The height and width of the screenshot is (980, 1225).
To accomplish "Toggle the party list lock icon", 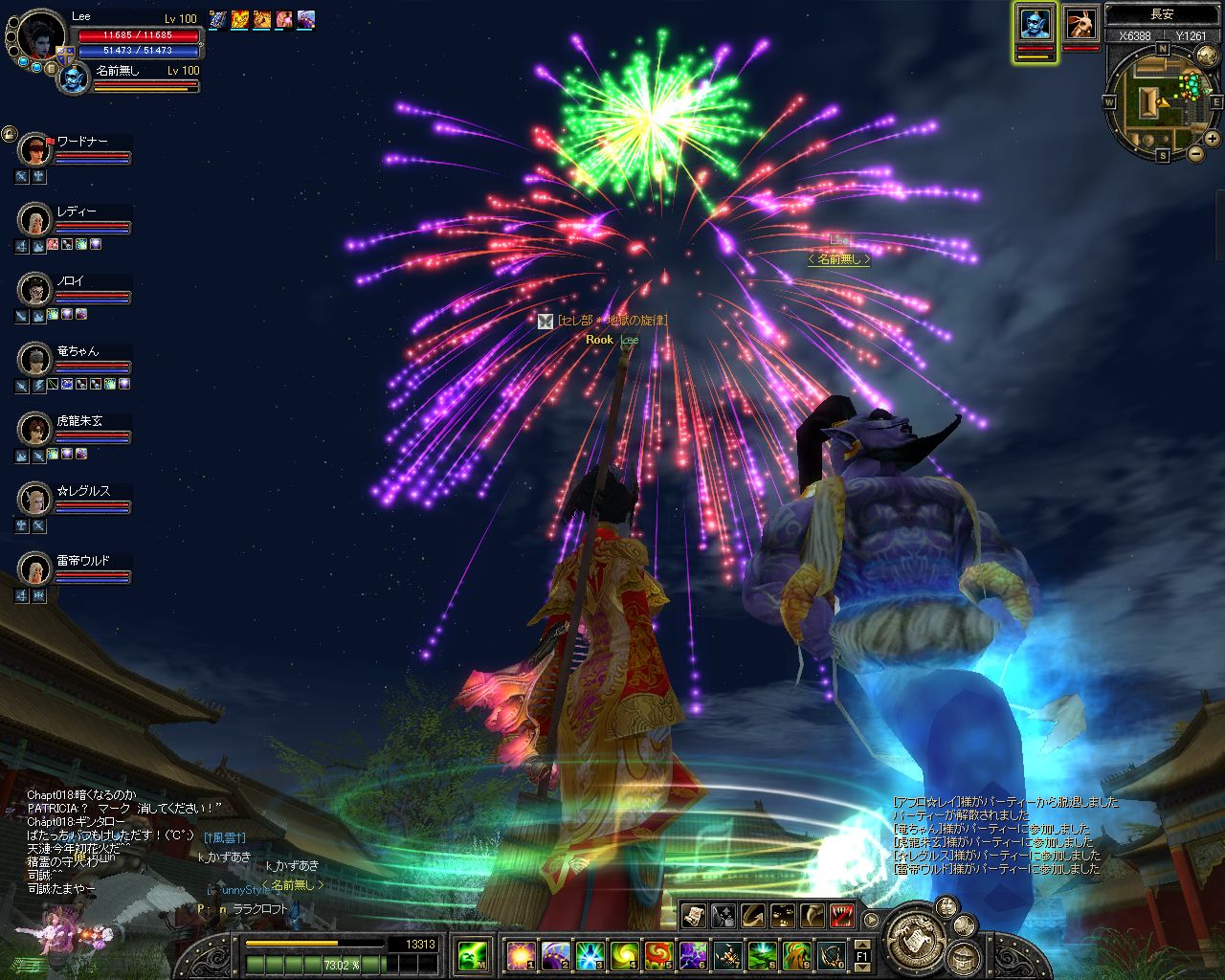I will pos(9,135).
